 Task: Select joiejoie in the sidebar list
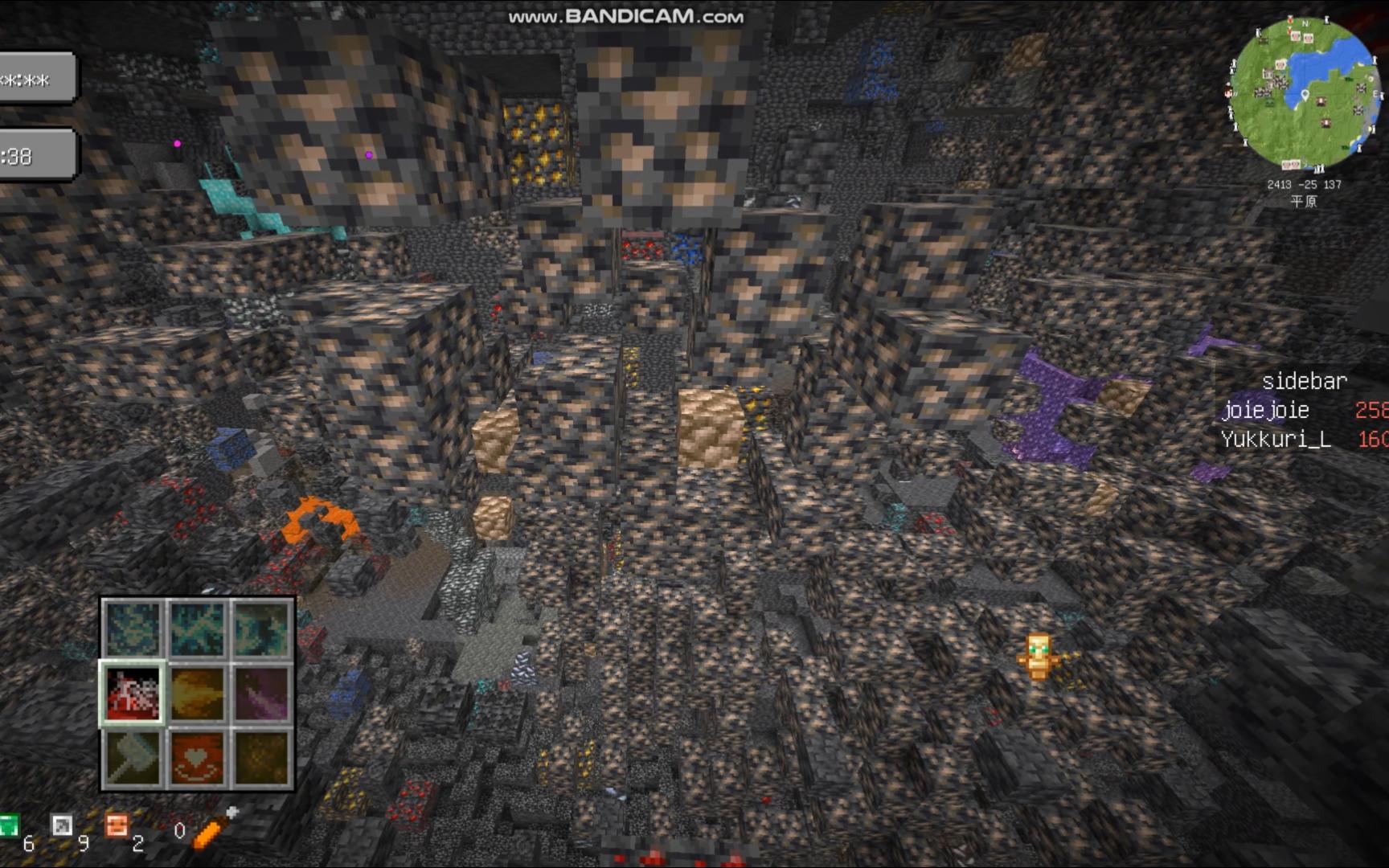click(x=1265, y=411)
